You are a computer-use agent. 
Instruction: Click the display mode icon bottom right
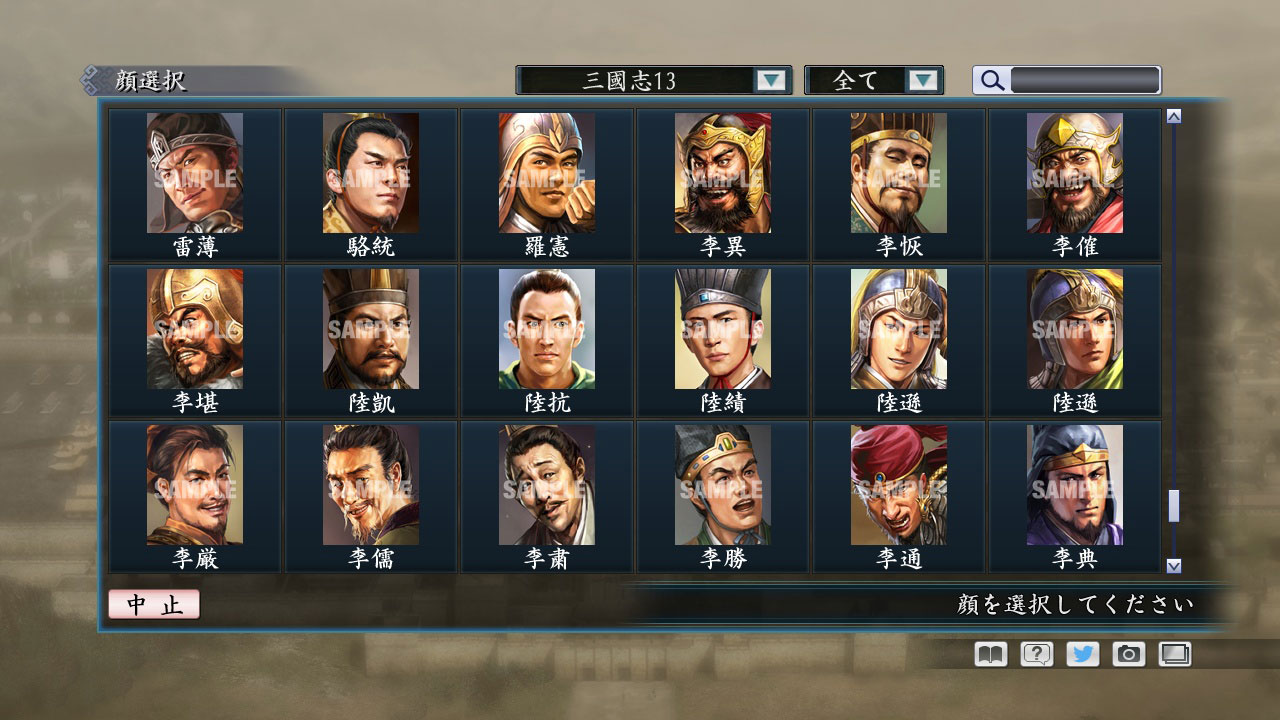pos(1175,655)
